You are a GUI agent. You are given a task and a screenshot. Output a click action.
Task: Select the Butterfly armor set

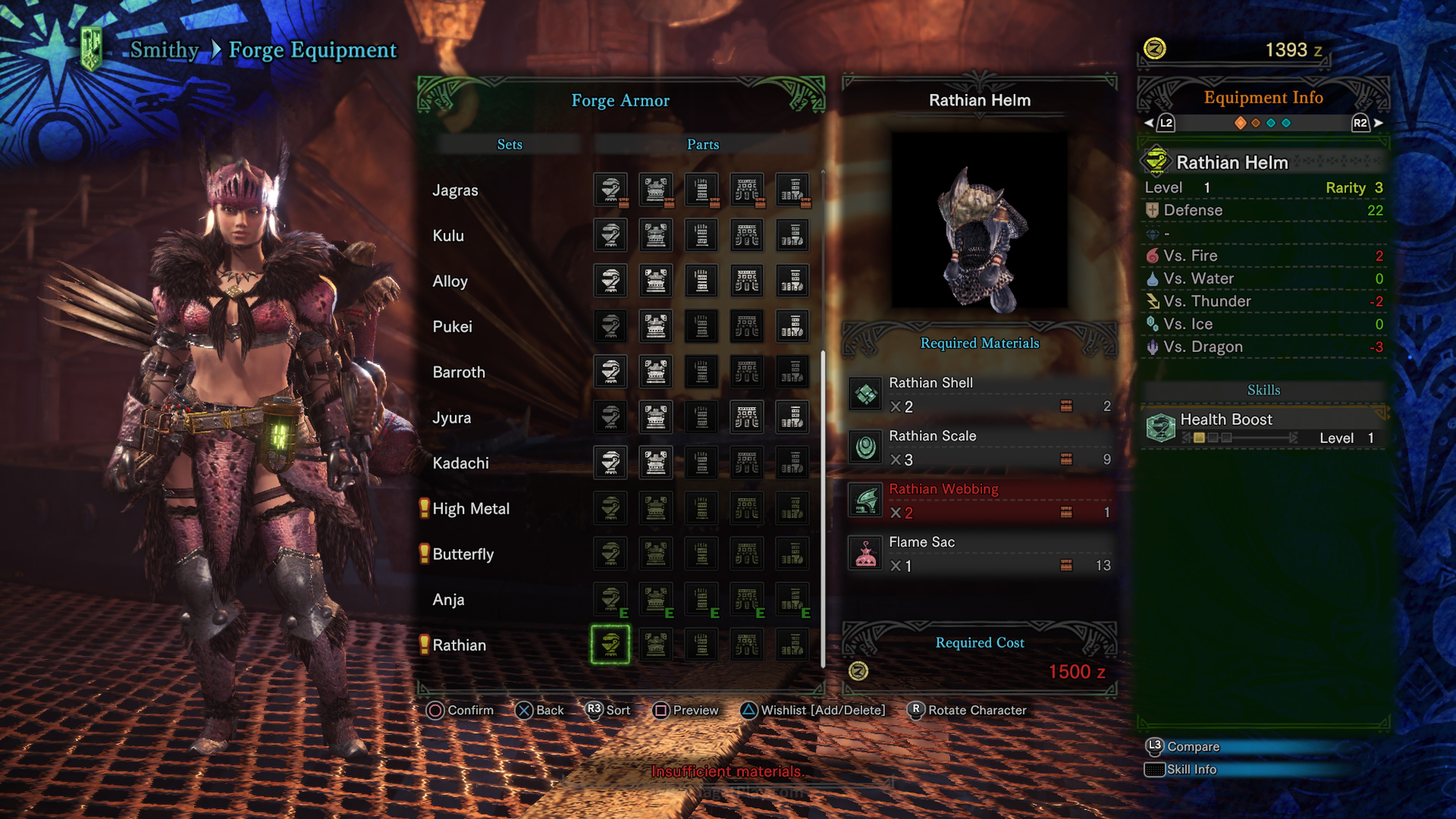point(463,554)
